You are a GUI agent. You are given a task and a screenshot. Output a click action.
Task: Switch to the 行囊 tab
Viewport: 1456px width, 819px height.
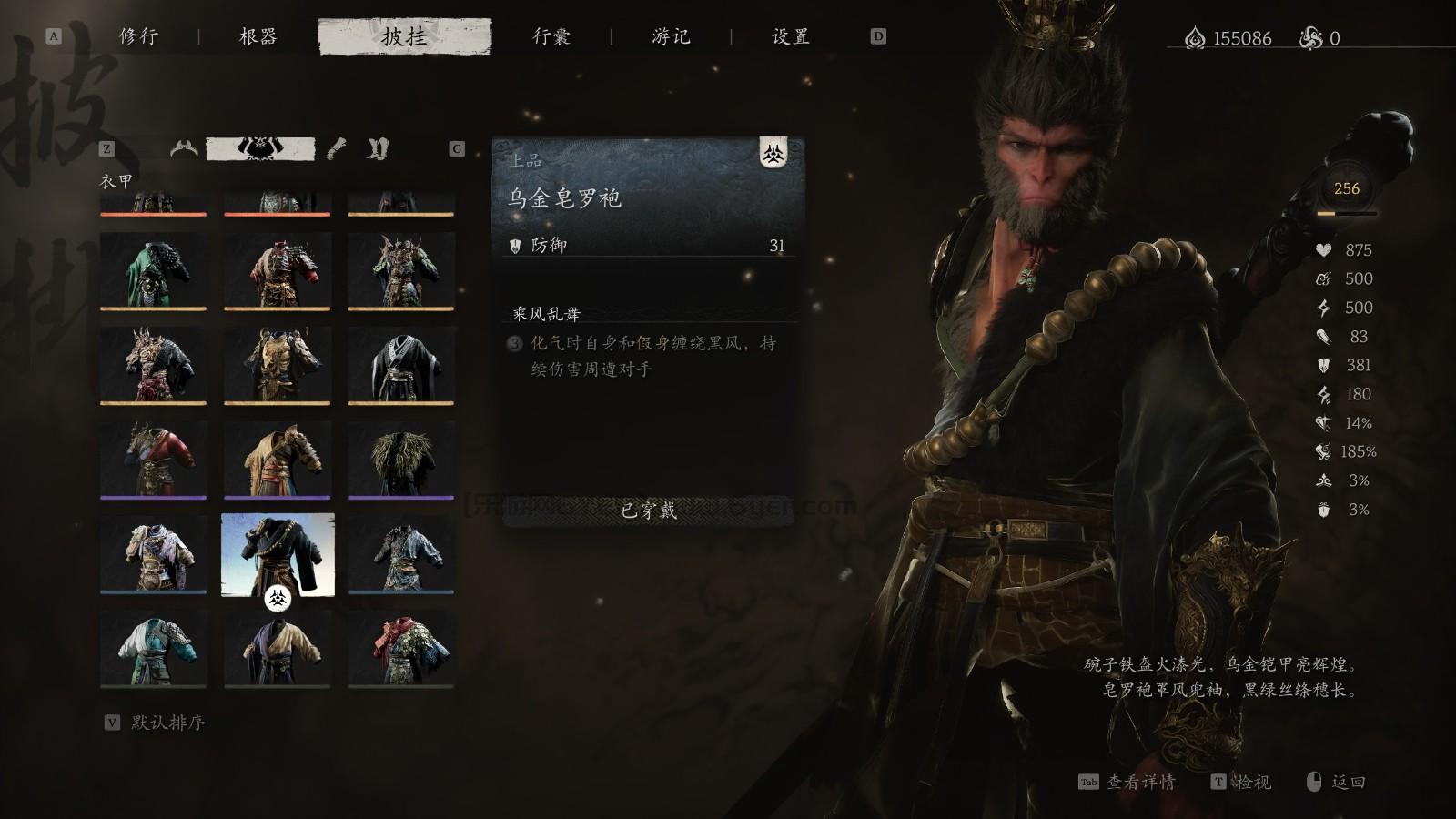552,37
